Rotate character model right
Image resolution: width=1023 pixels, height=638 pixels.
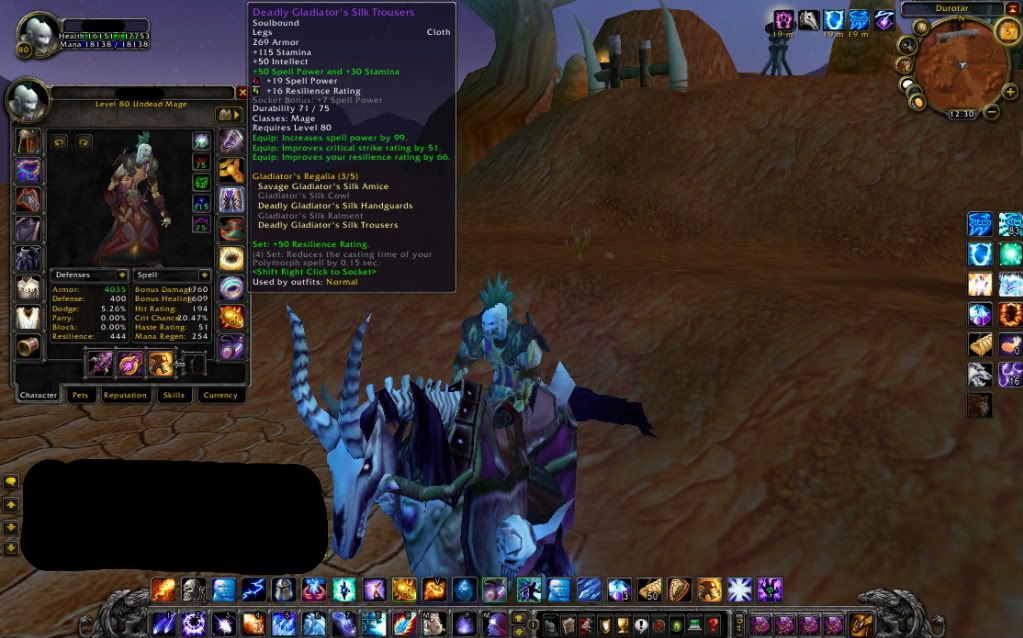[x=84, y=142]
